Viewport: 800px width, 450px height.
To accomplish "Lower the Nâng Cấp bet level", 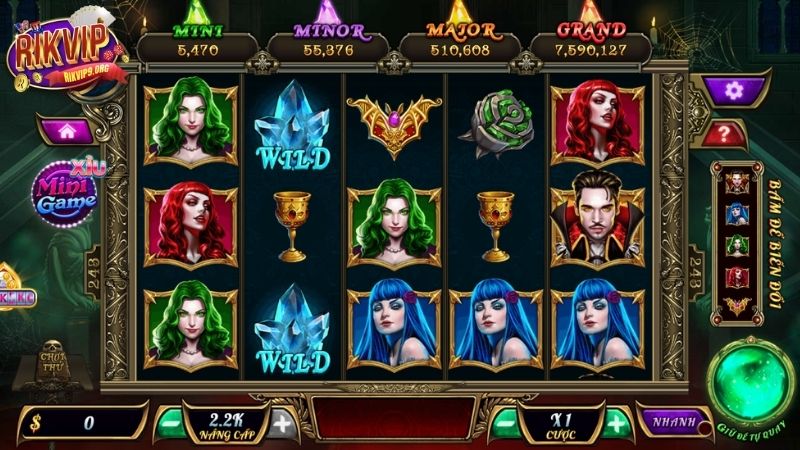I will coord(172,422).
